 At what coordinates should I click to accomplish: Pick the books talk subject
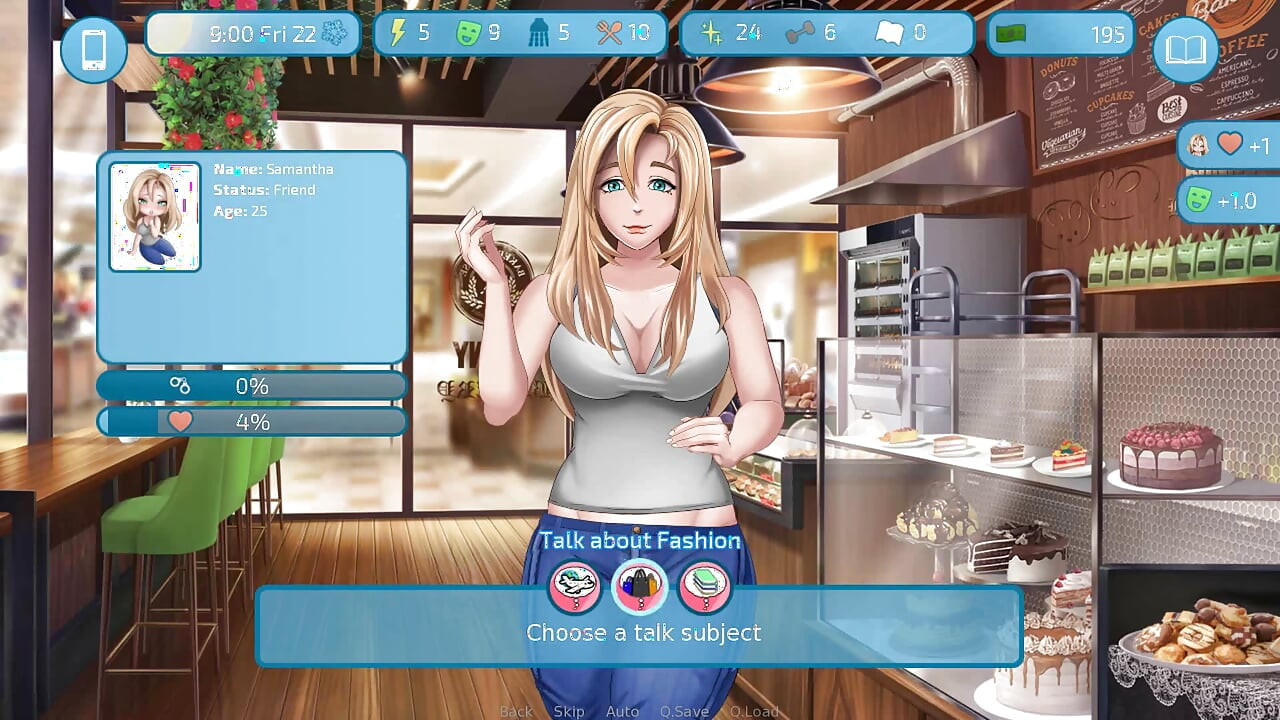704,586
